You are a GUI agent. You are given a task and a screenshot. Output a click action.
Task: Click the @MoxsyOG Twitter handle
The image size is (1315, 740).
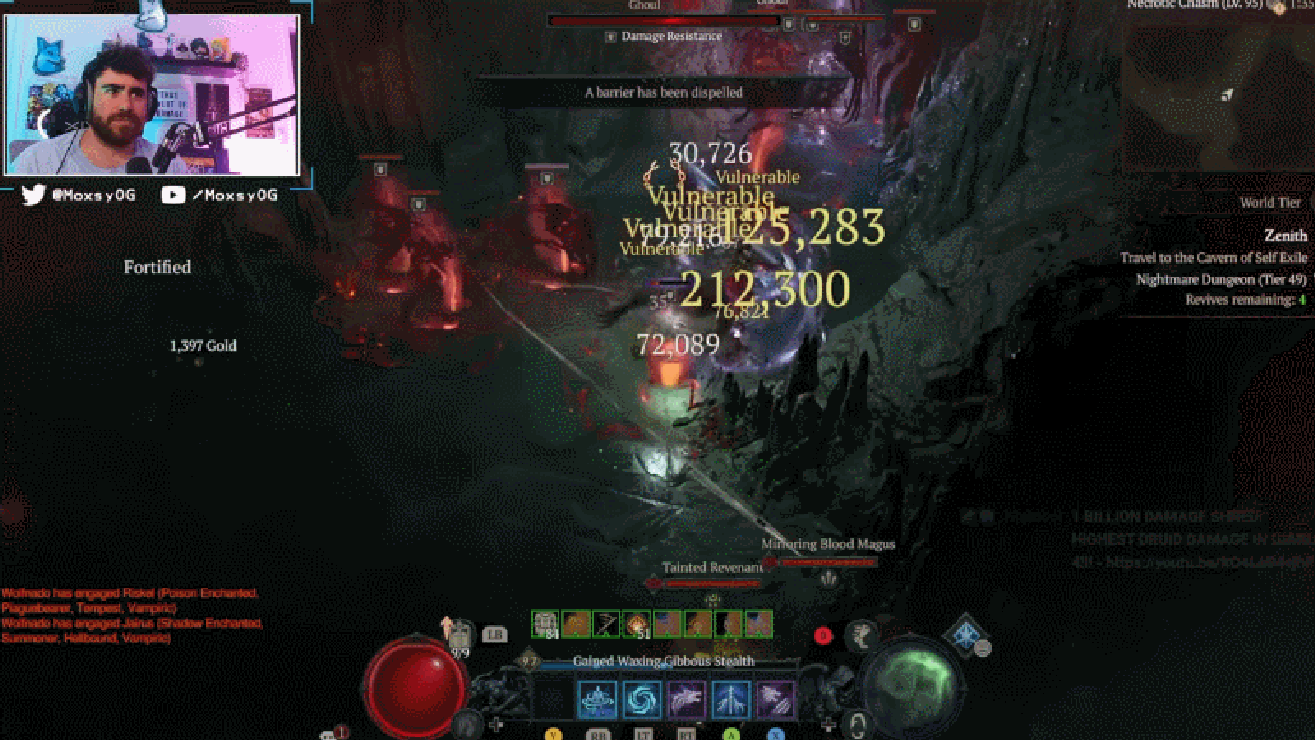point(95,194)
